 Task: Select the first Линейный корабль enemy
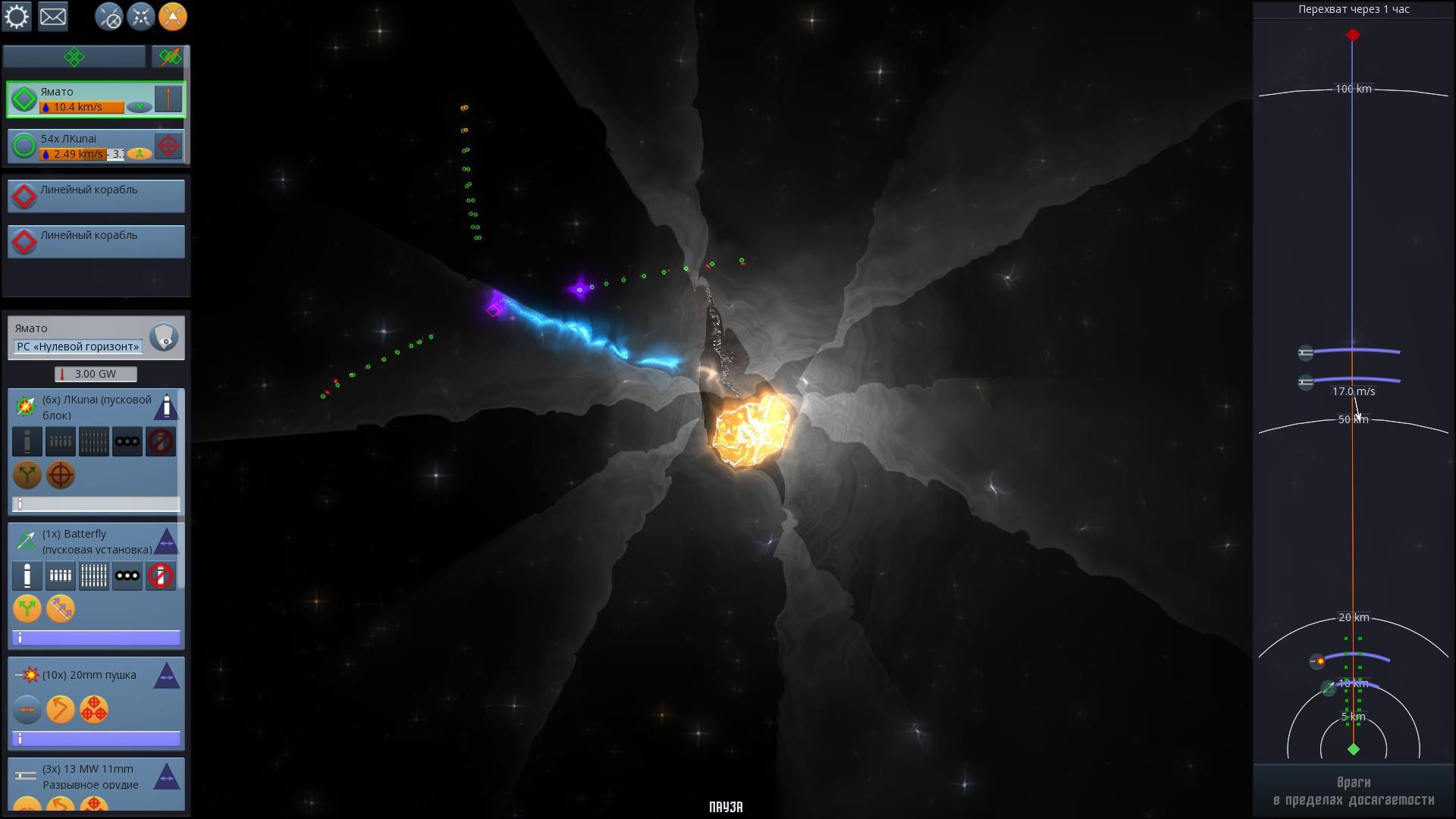[x=96, y=196]
